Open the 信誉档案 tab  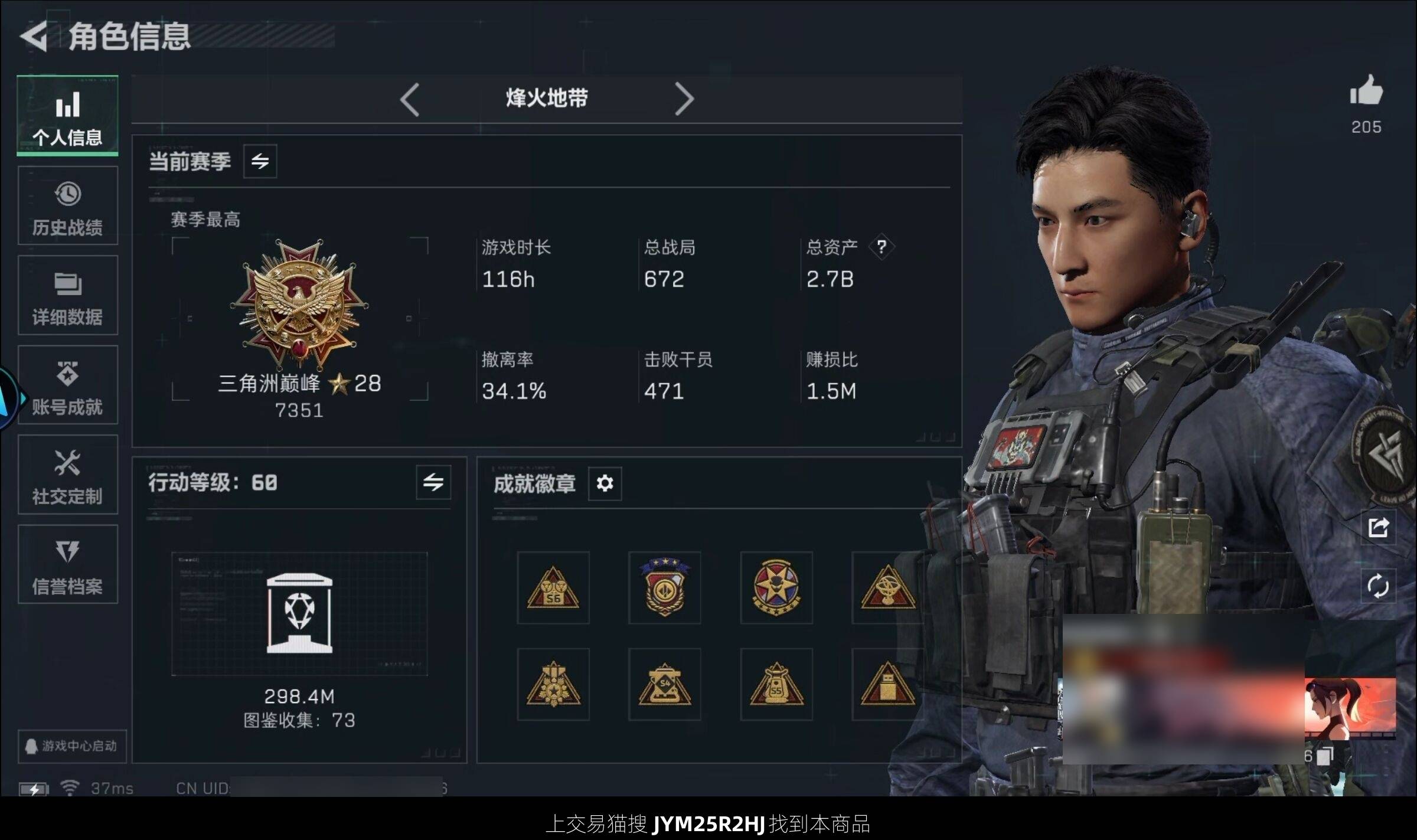[x=68, y=565]
